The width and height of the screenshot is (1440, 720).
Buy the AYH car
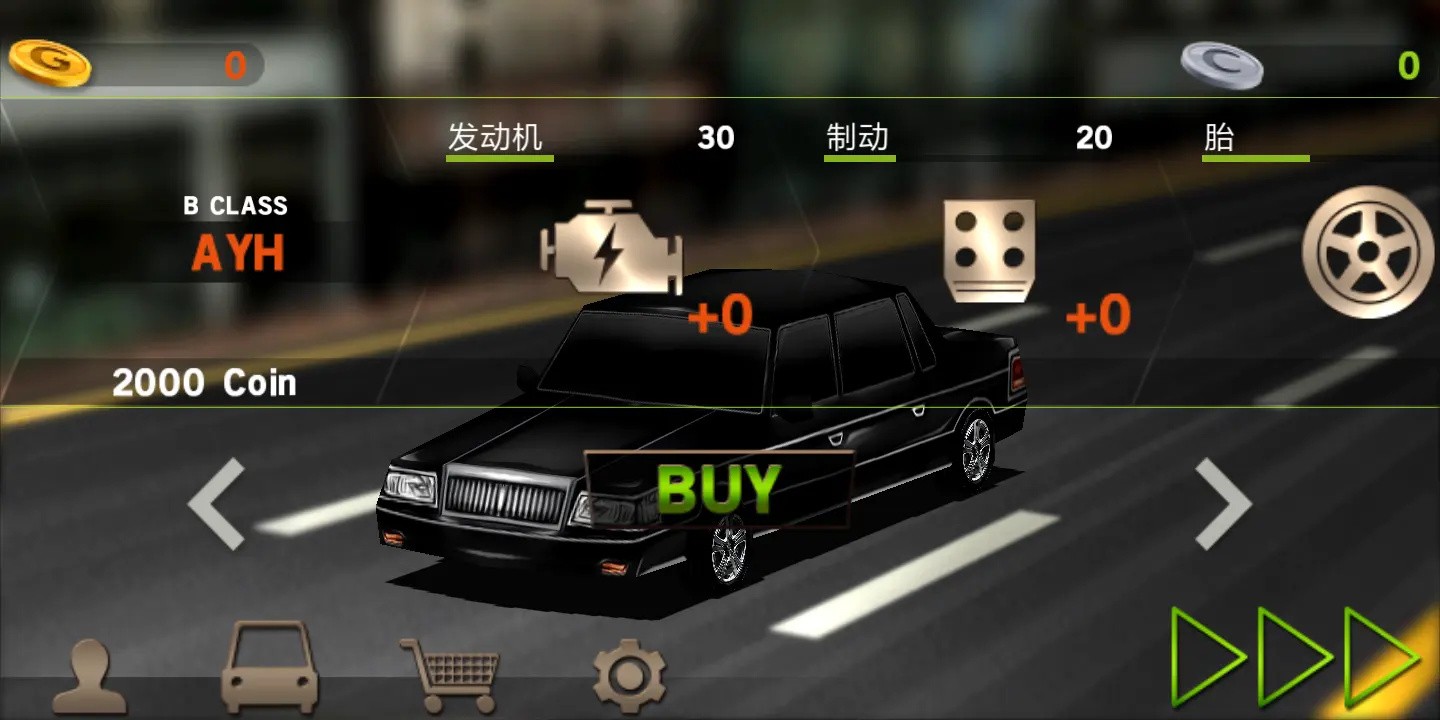718,488
